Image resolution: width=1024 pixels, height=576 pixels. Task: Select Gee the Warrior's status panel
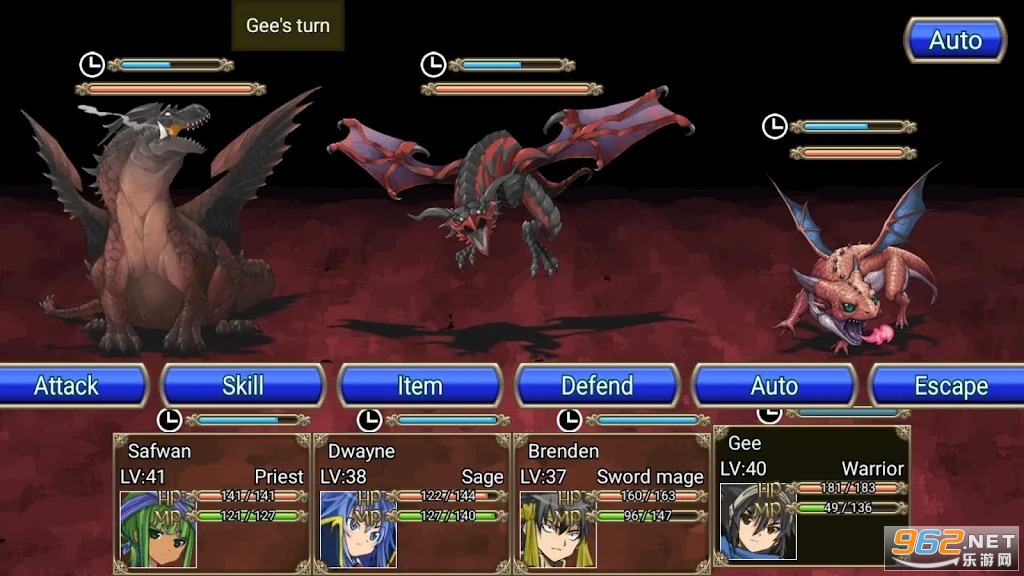tap(811, 497)
